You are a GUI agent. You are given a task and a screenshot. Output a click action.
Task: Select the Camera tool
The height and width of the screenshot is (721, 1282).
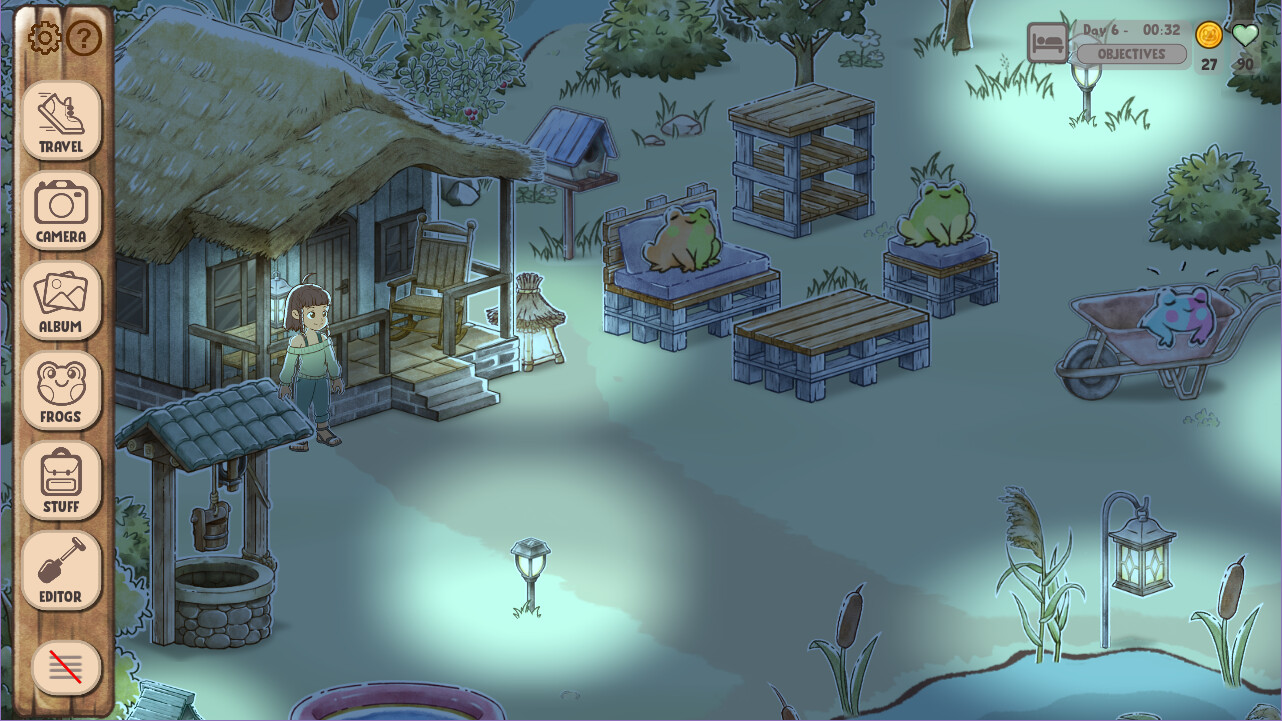pyautogui.click(x=61, y=211)
